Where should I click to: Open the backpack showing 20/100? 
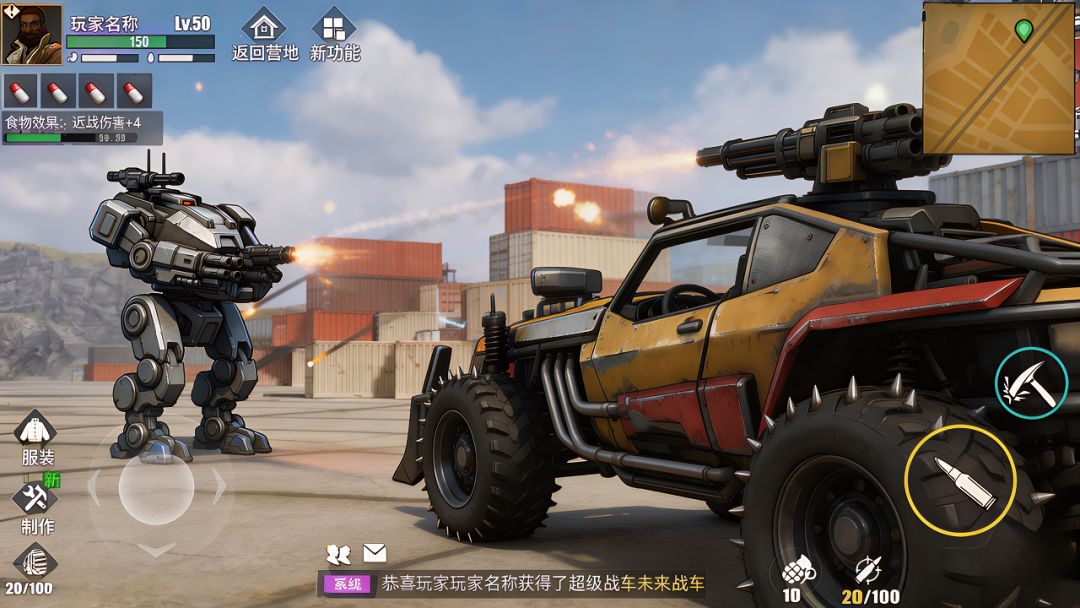(x=30, y=568)
